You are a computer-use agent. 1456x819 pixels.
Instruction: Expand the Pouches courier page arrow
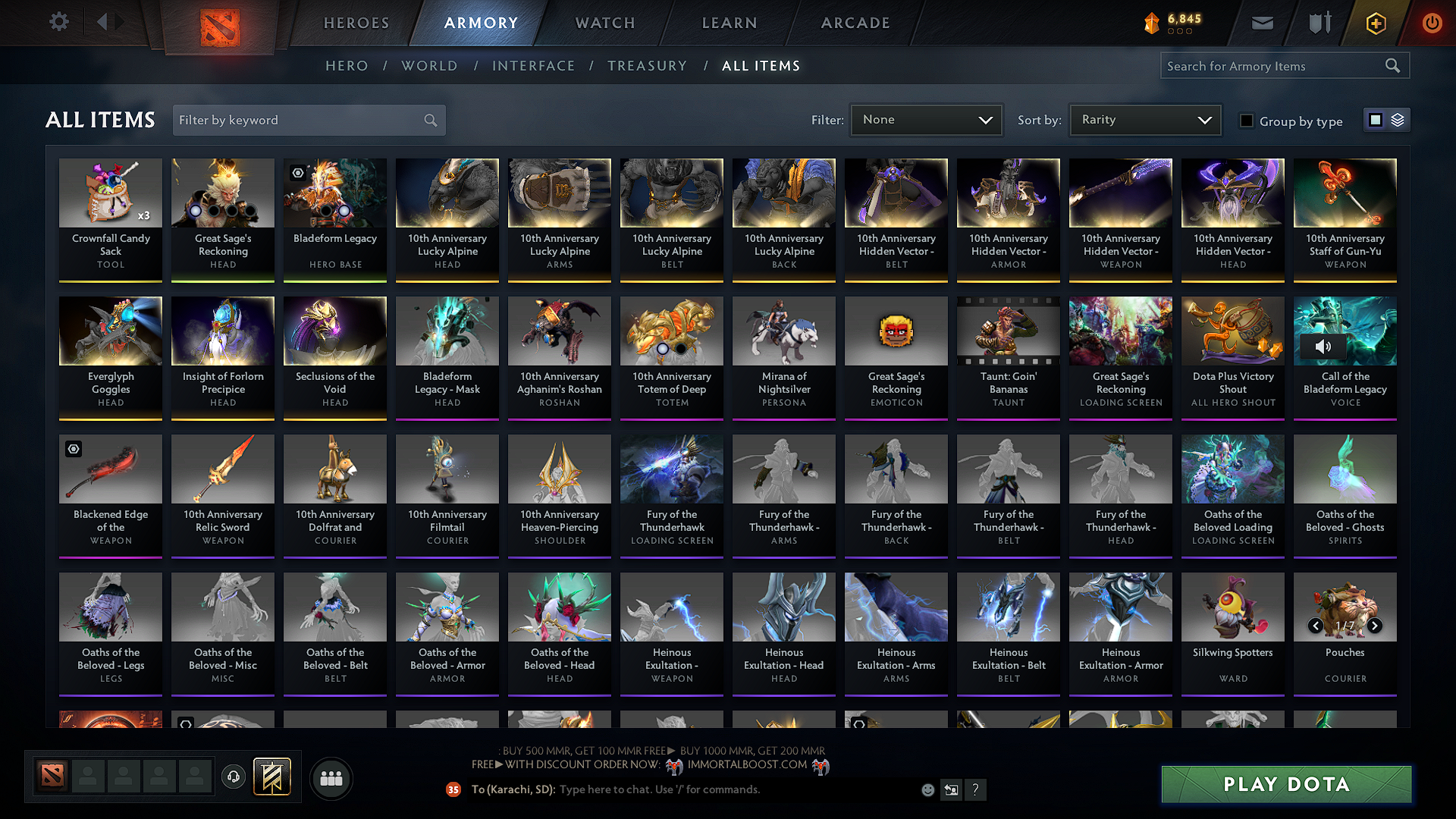point(1375,626)
